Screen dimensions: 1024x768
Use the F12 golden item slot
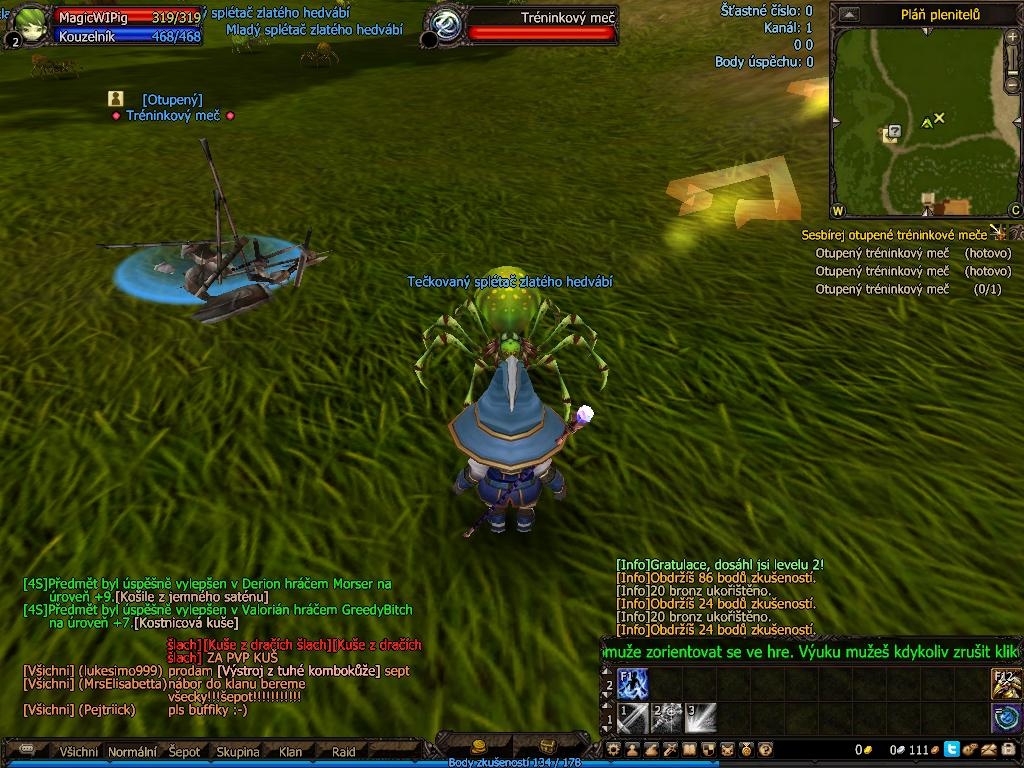tap(1006, 684)
